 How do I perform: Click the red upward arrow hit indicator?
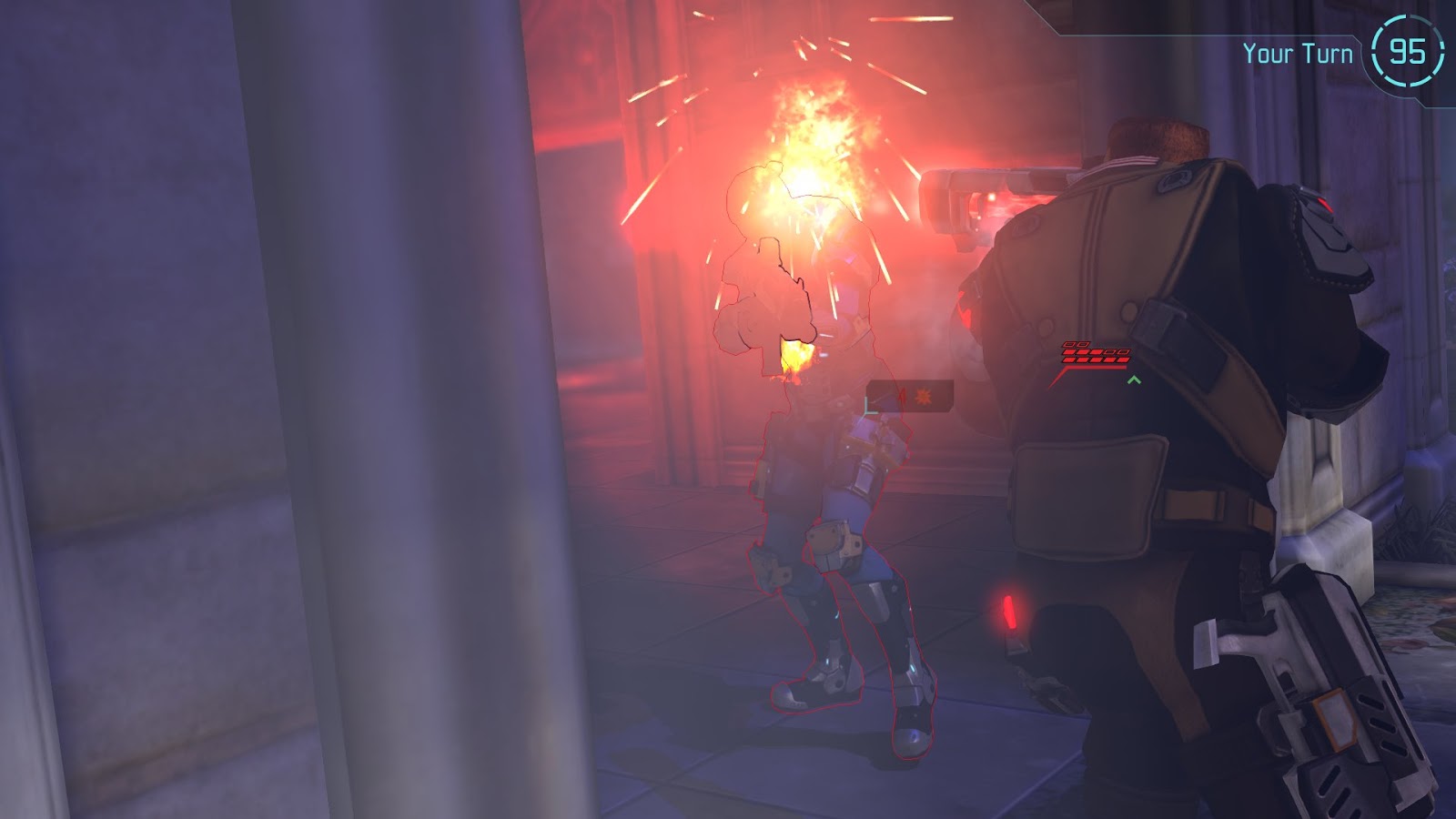click(x=902, y=397)
